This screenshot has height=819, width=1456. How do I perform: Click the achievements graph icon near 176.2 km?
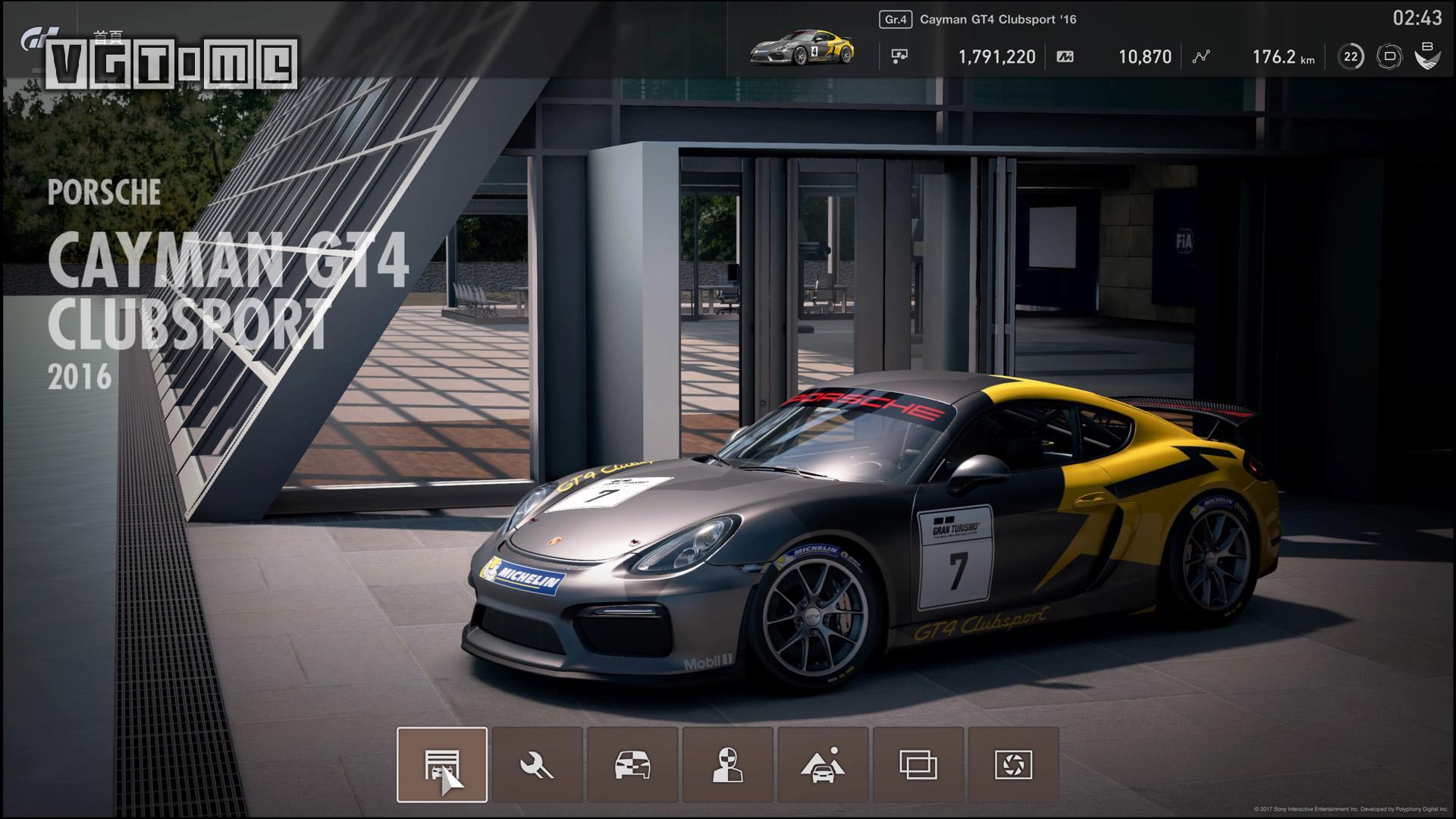[1202, 56]
